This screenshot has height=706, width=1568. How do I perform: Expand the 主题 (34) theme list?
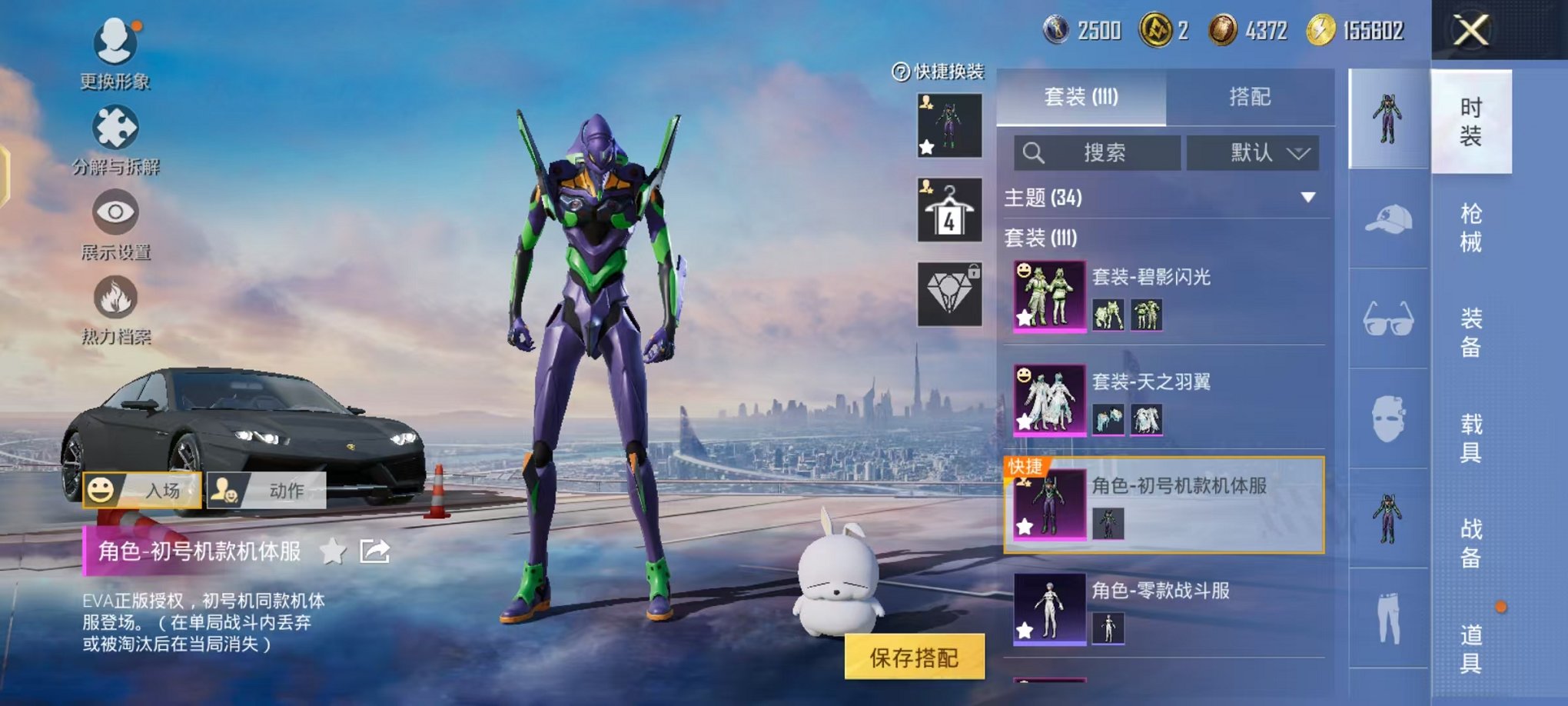point(1307,198)
